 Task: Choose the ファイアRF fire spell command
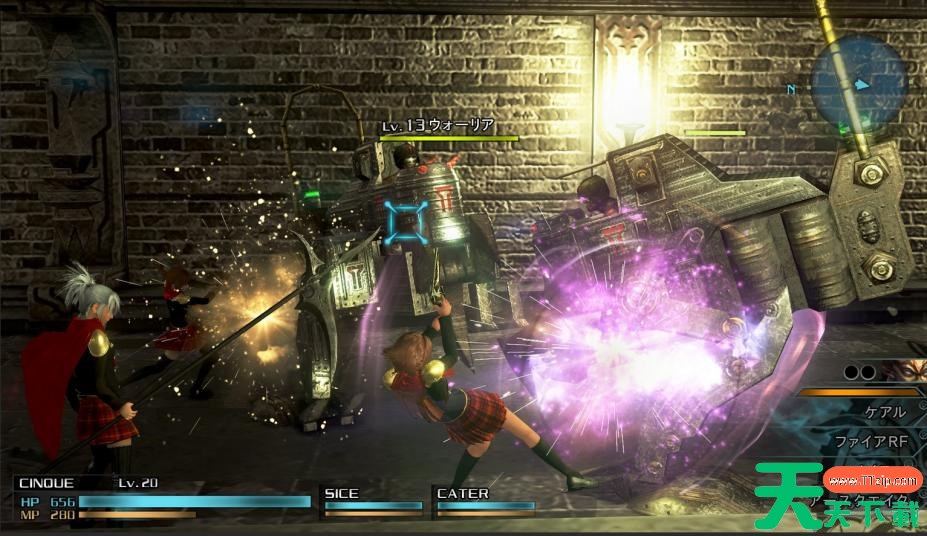872,441
